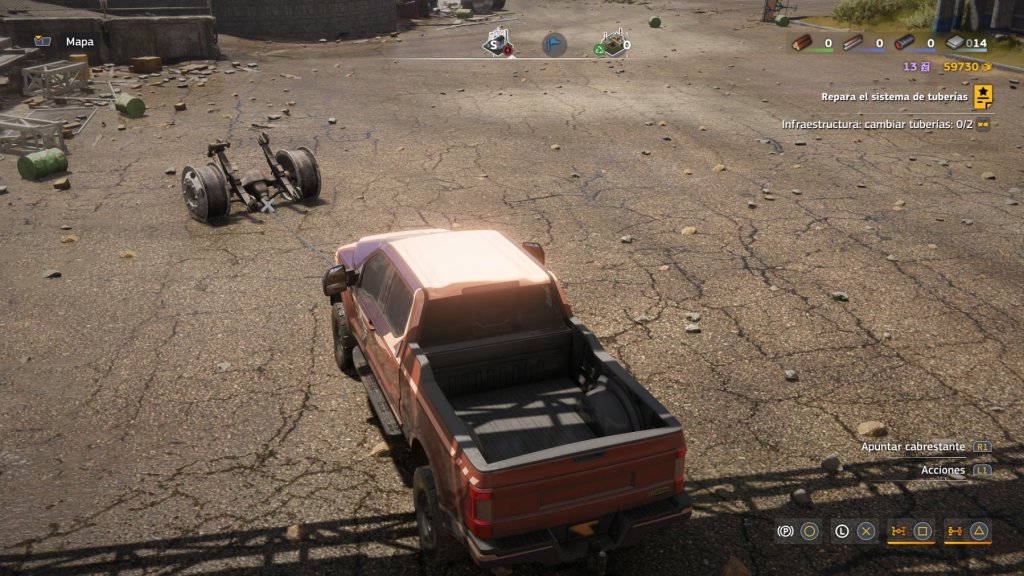Select the recycling facility compass marker
Screen dimensions: 1024x576
coord(611,44)
